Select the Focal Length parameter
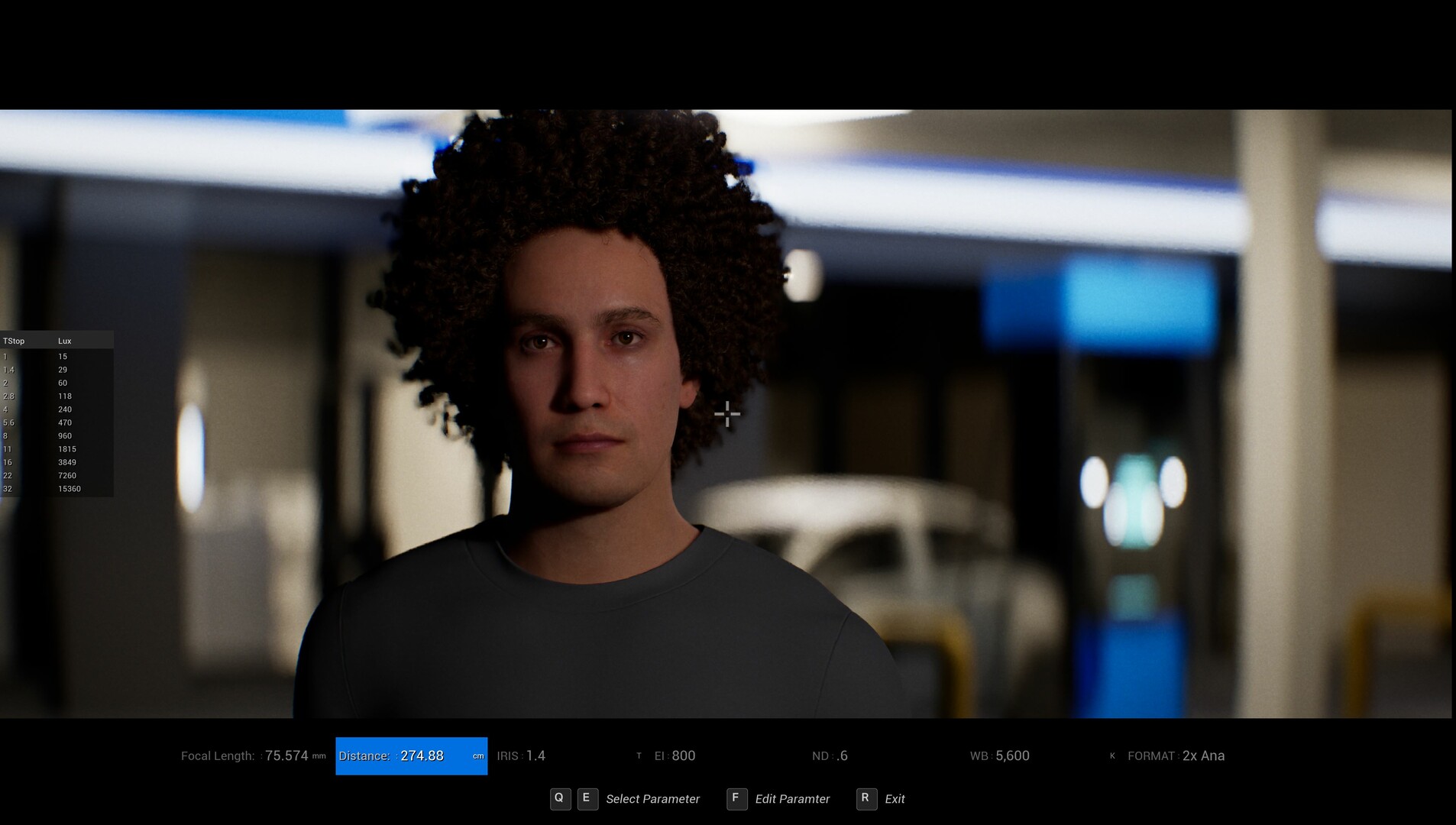Viewport: 1456px width, 825px height. 252,755
